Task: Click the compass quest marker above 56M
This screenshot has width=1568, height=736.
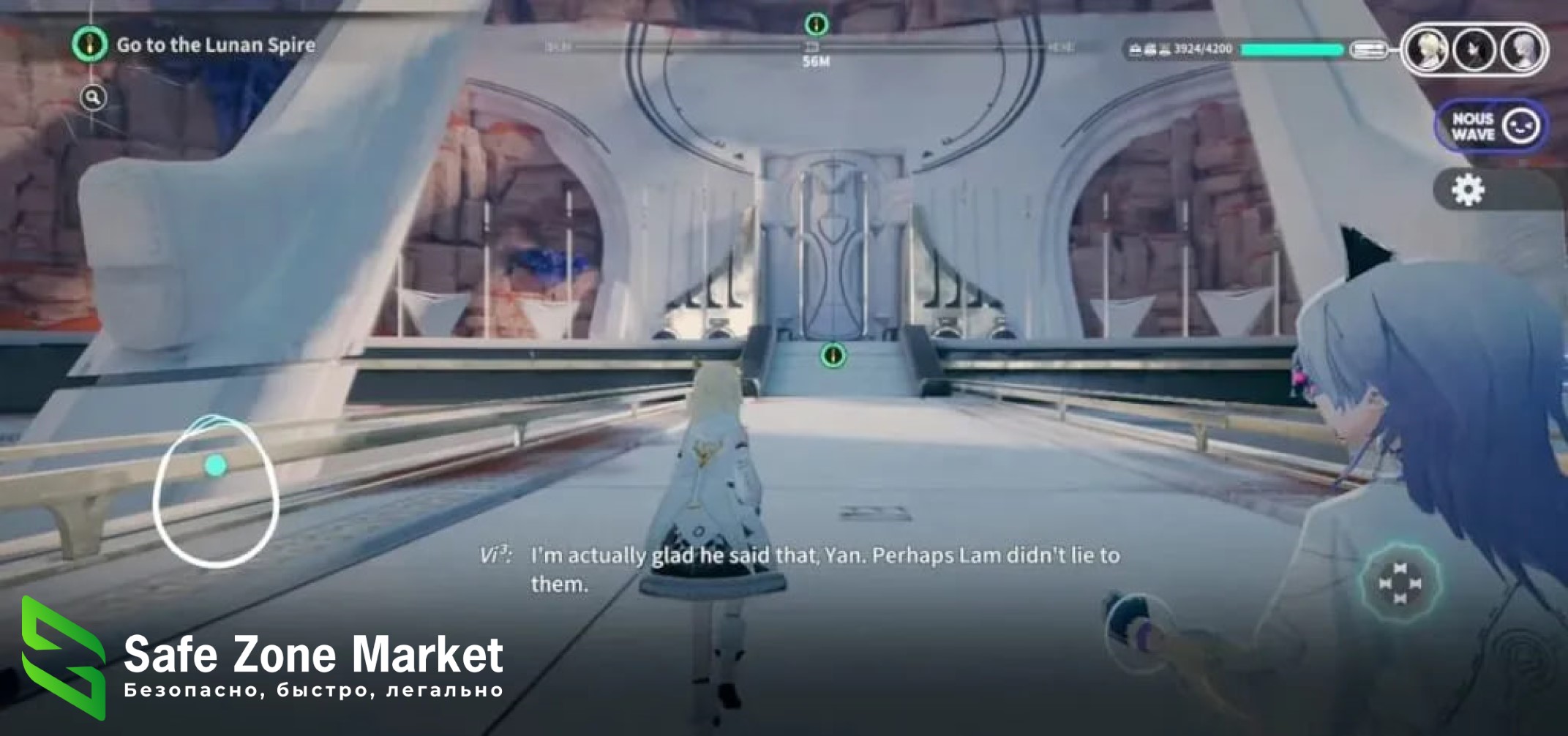Action: (816, 24)
